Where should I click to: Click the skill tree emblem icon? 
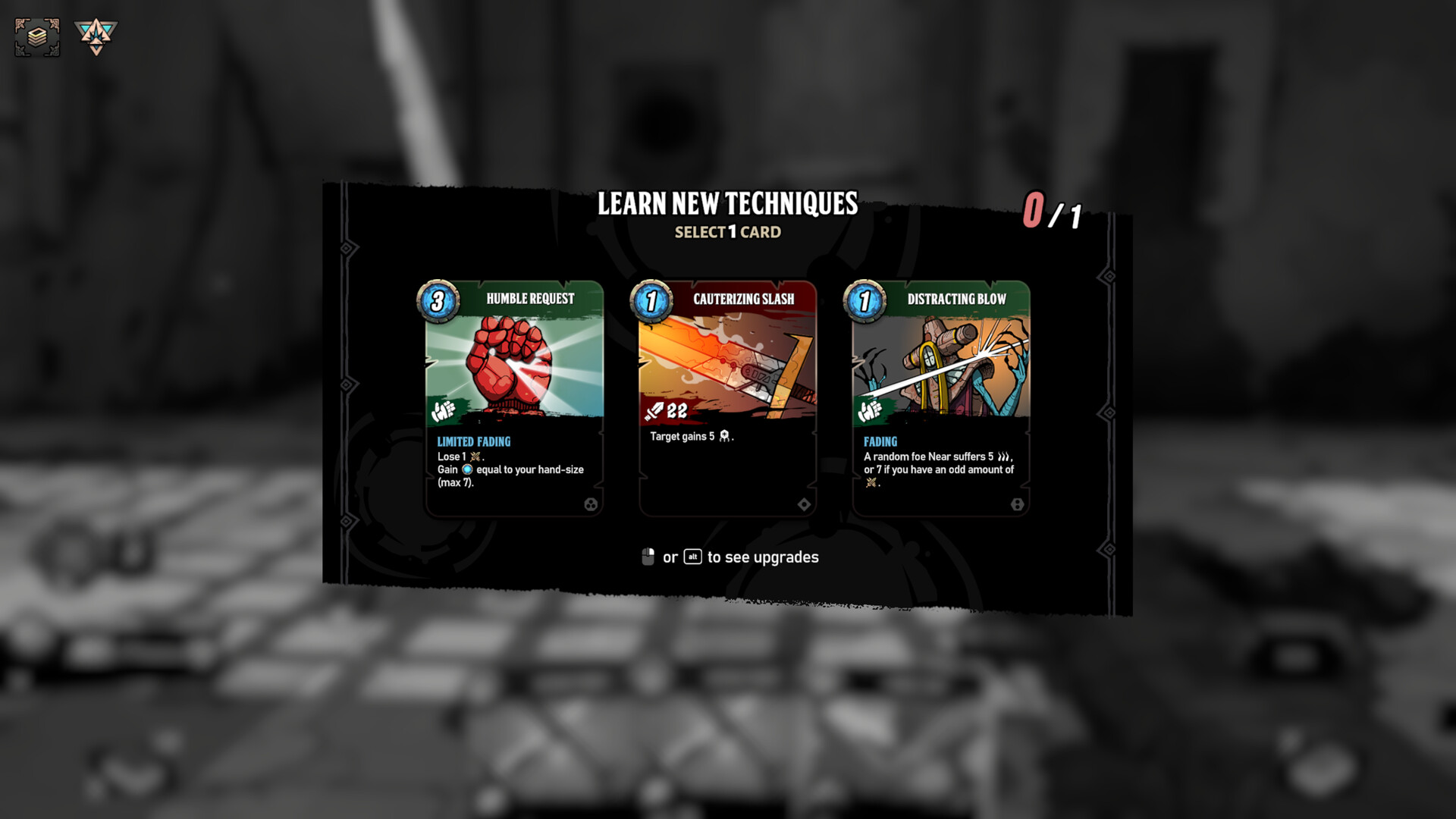97,36
